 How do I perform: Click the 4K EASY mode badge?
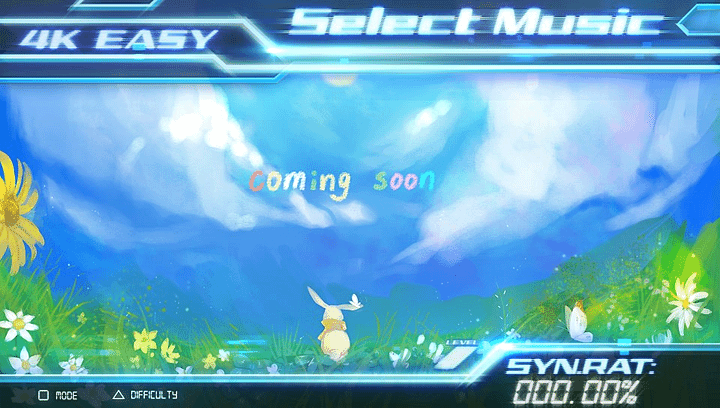click(x=120, y=40)
